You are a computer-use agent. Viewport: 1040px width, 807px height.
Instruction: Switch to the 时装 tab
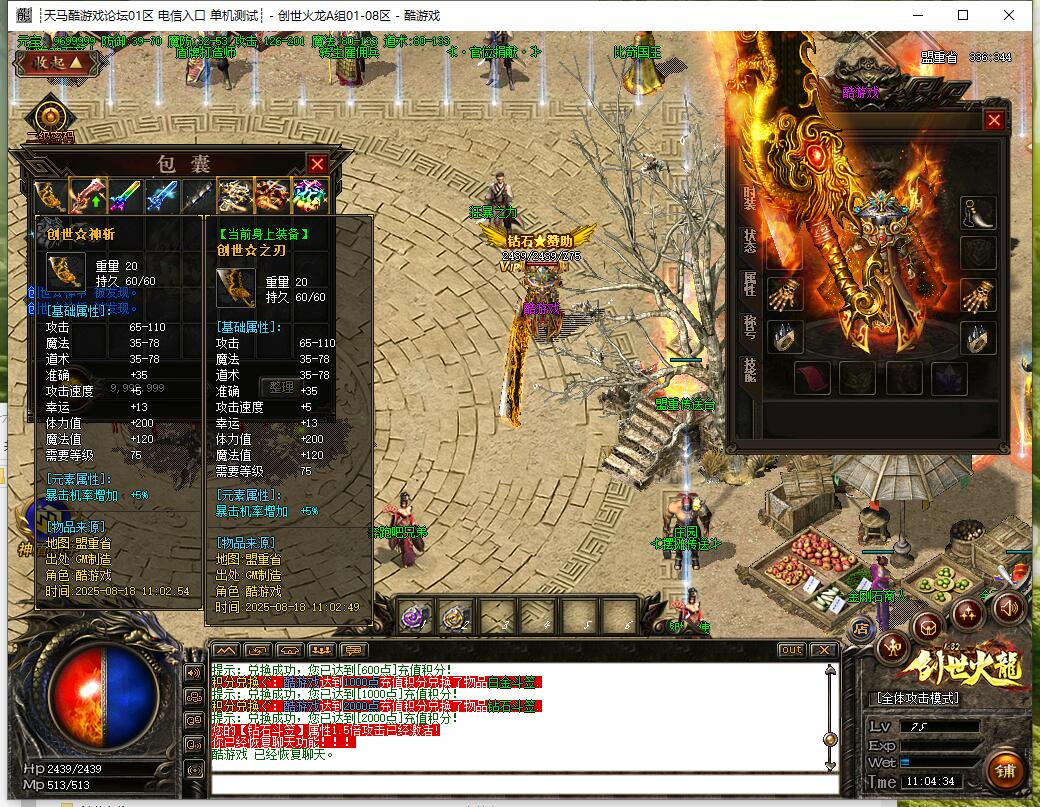coord(750,197)
